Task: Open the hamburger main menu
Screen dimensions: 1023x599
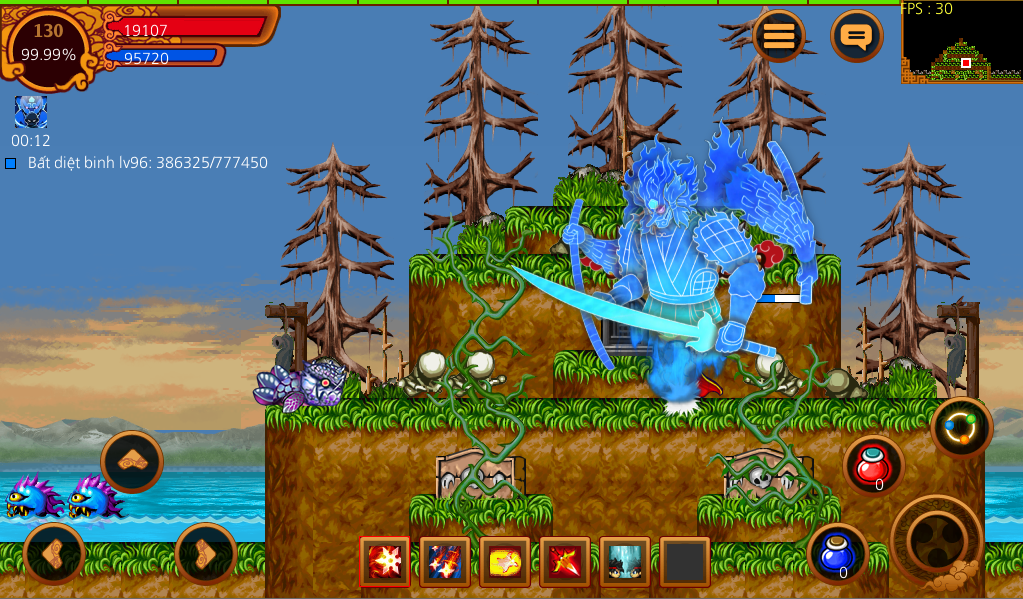Action: coord(779,37)
